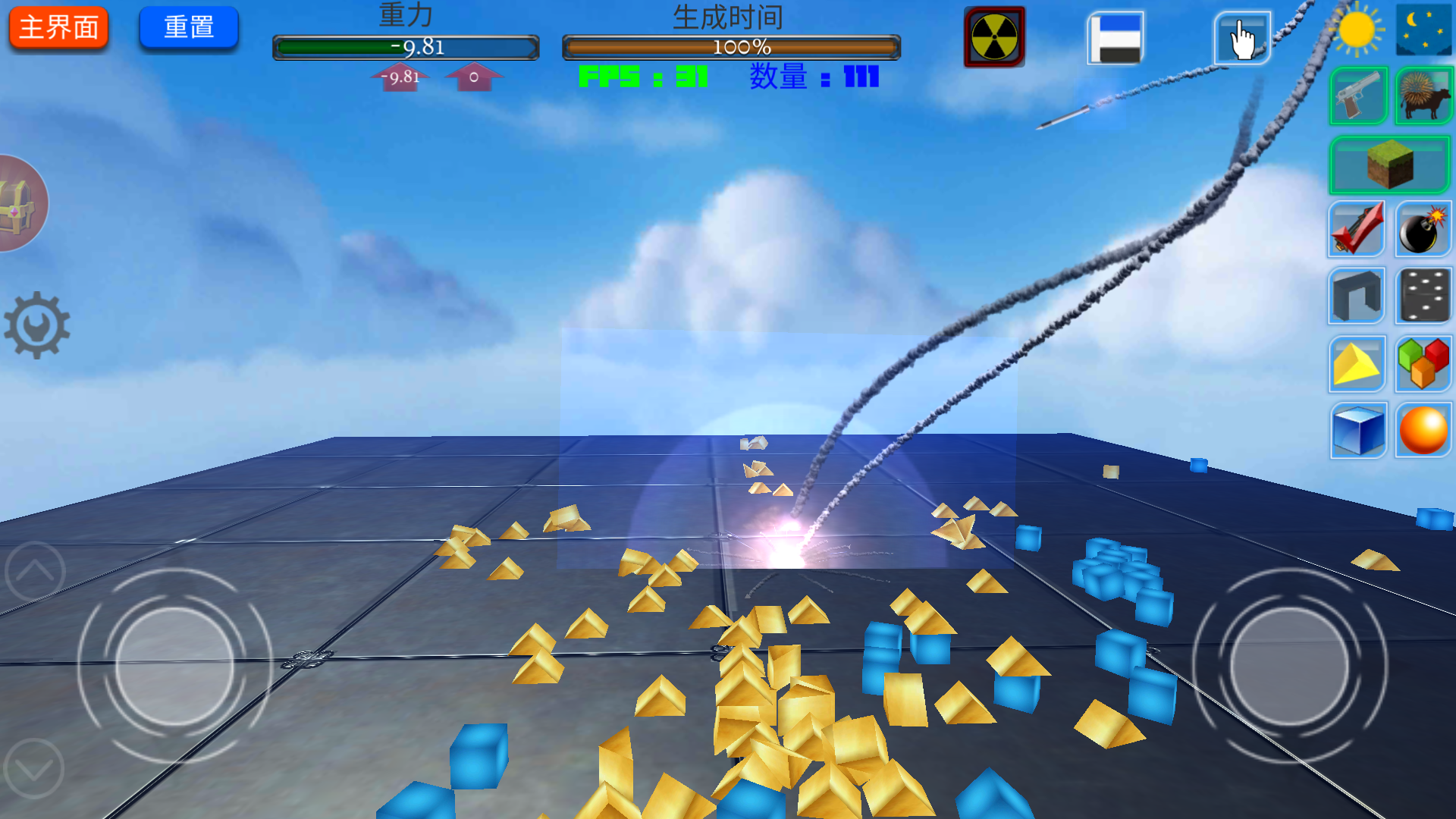Screen dimensions: 1456x819
Task: Pick the cow animal spawner icon
Action: (1423, 96)
